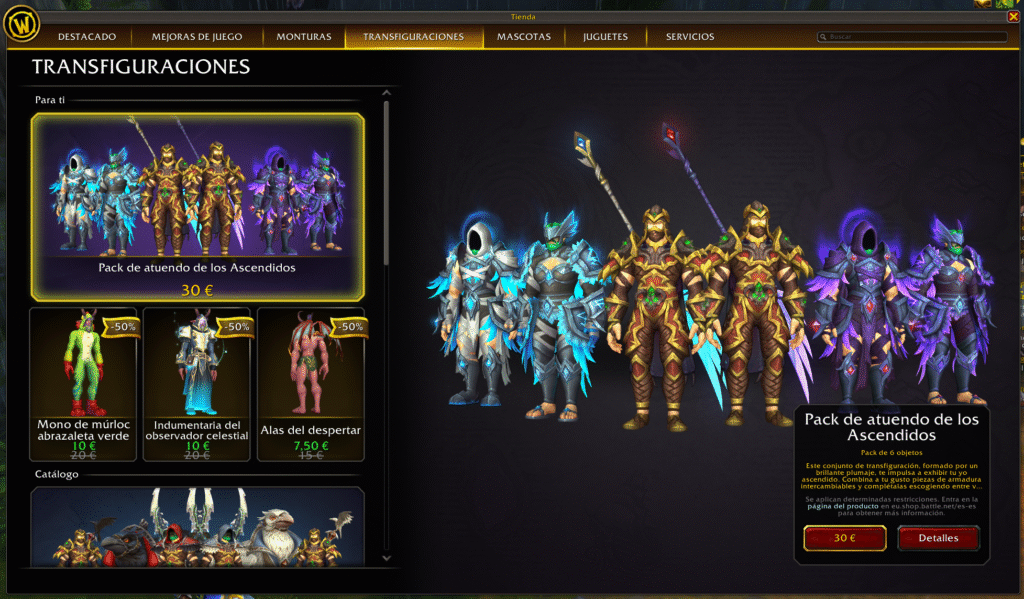Buy the pack with the 30 € button
The image size is (1024, 599).
[844, 538]
